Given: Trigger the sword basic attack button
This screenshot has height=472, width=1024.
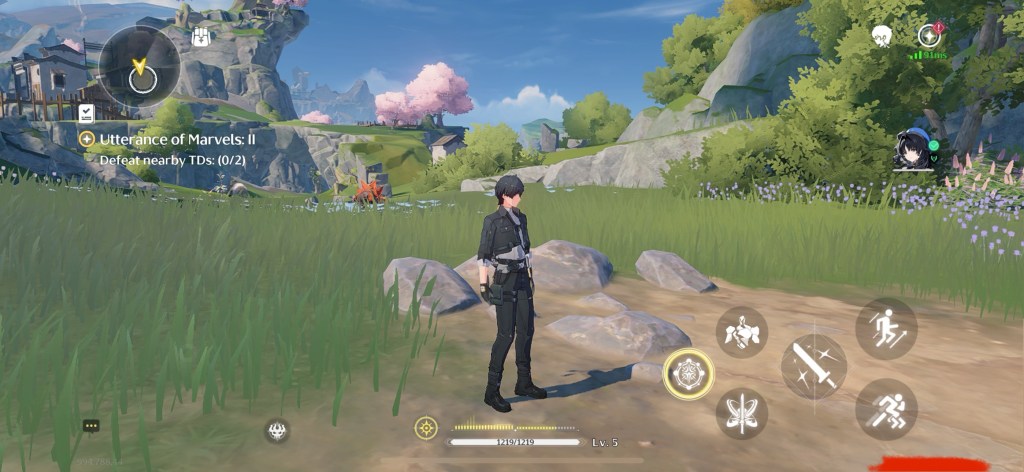Looking at the screenshot, I should click(x=813, y=366).
